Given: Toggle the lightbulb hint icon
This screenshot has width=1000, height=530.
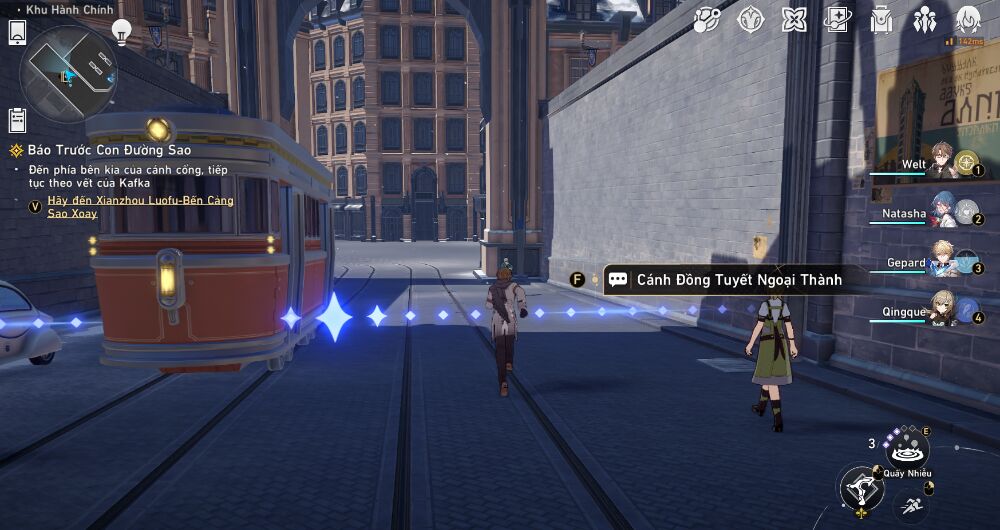Looking at the screenshot, I should tap(121, 31).
